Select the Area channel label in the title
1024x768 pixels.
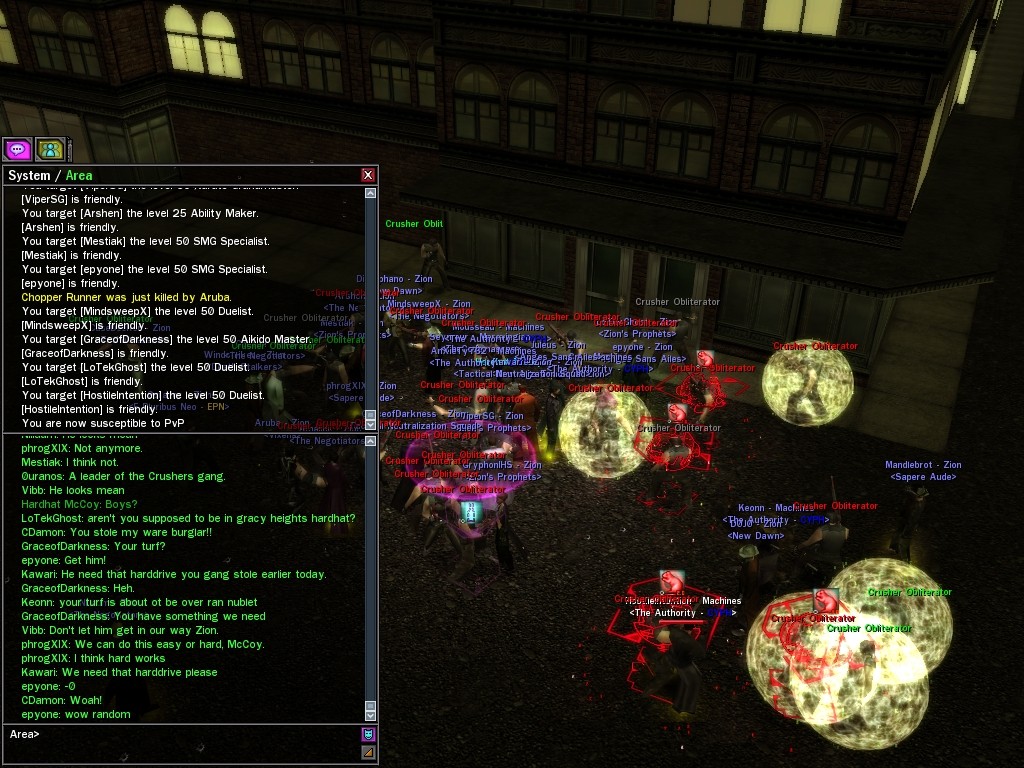click(79, 176)
